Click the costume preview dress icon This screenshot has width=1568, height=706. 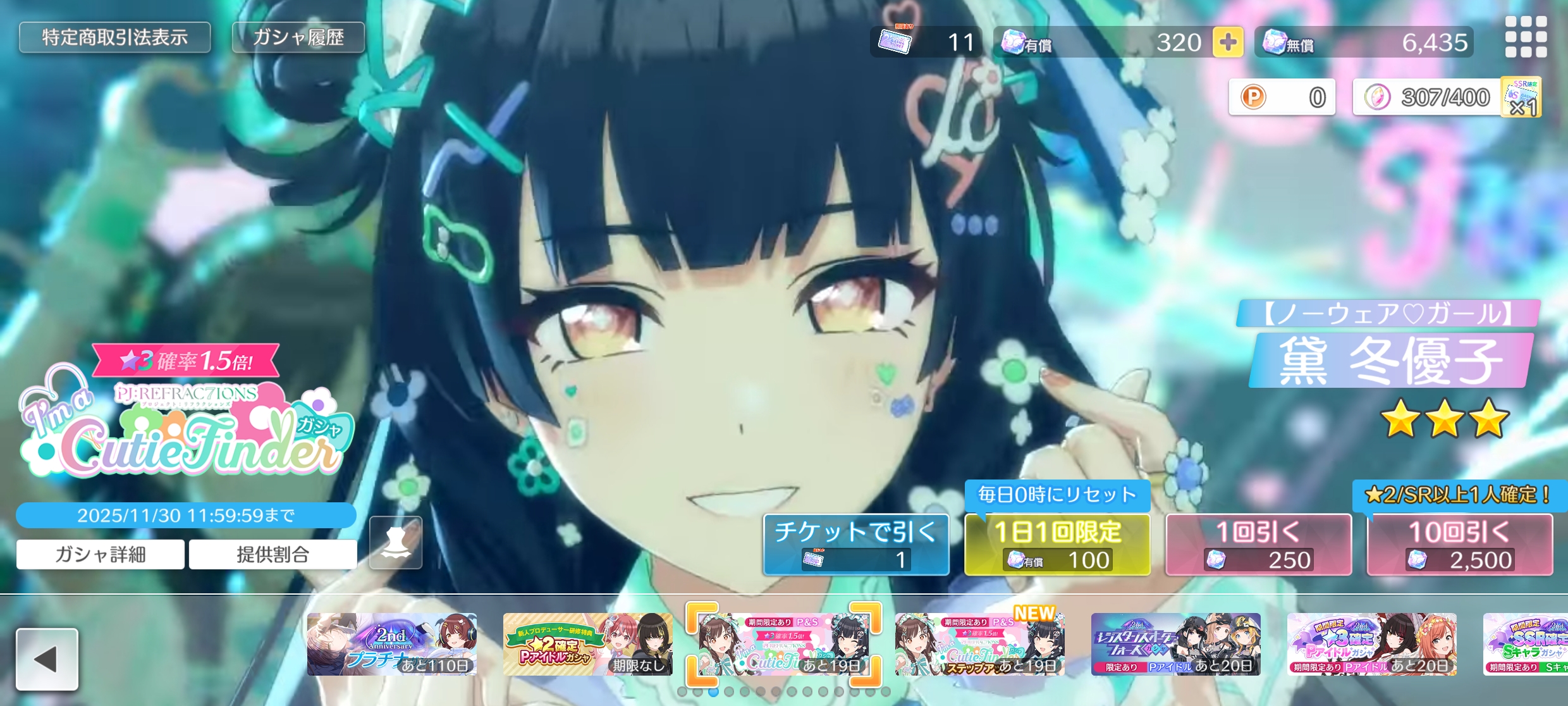[x=396, y=543]
